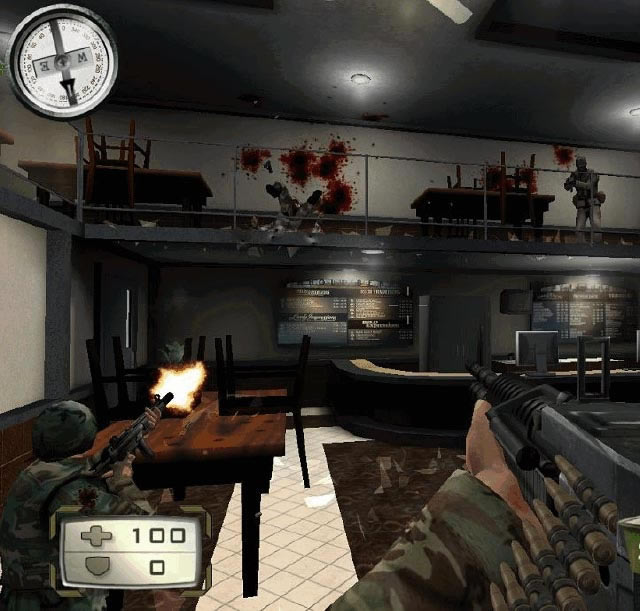Click the compass in the corner
Screen dimensions: 640x611
pos(62,59)
